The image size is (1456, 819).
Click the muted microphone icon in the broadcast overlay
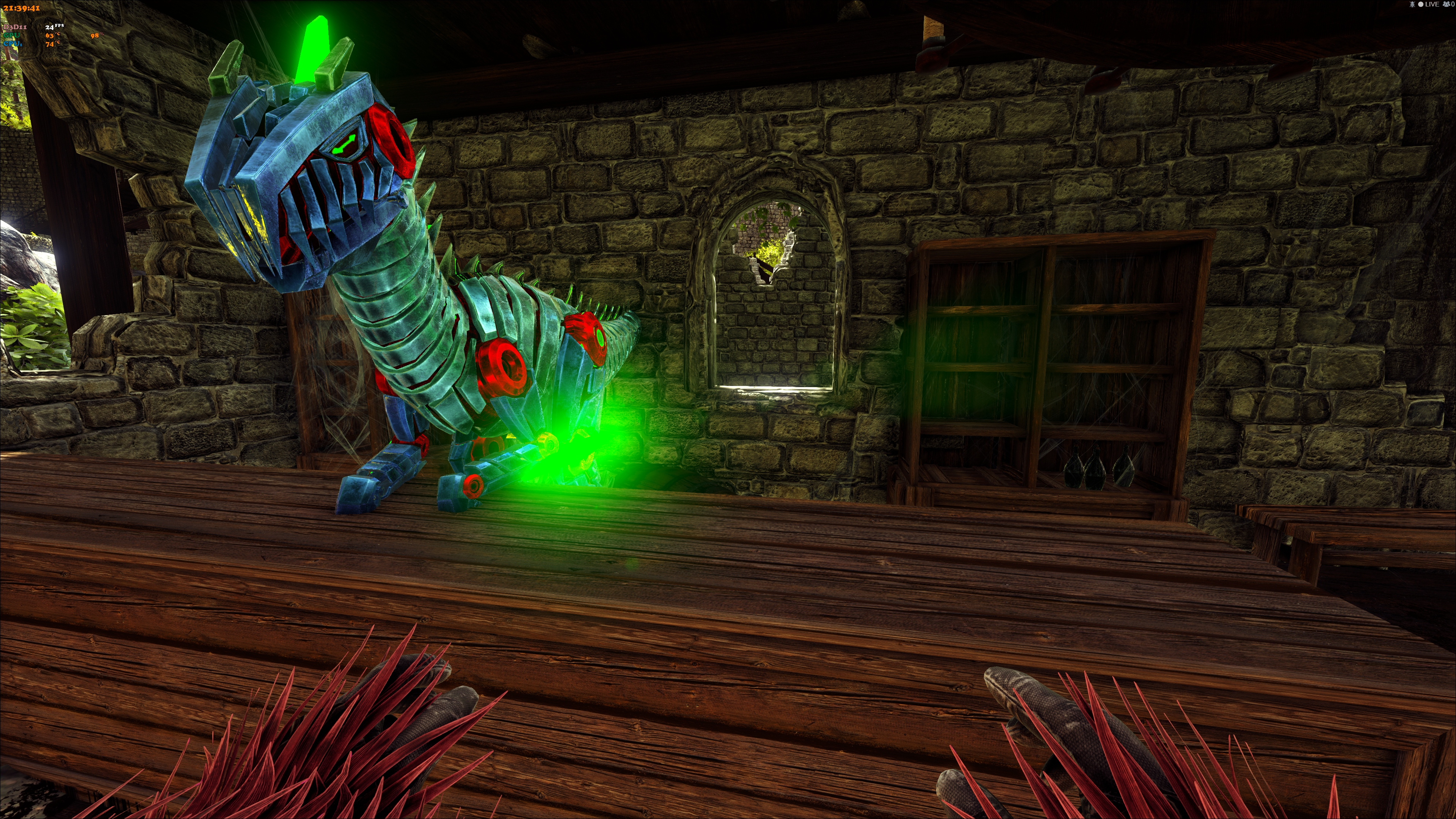coord(1412,5)
